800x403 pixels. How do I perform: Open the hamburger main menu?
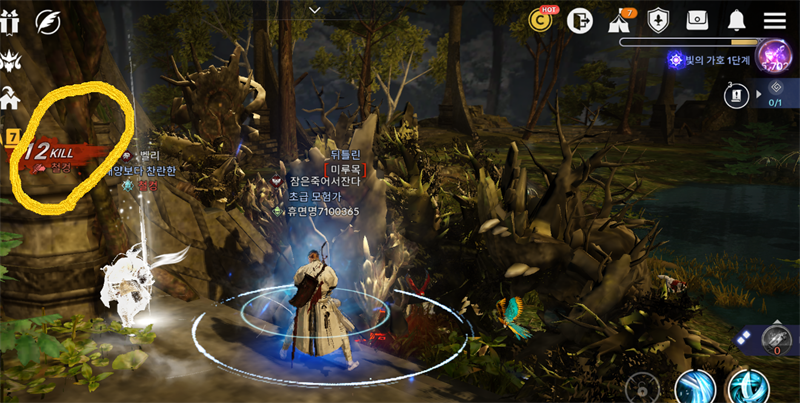774,20
